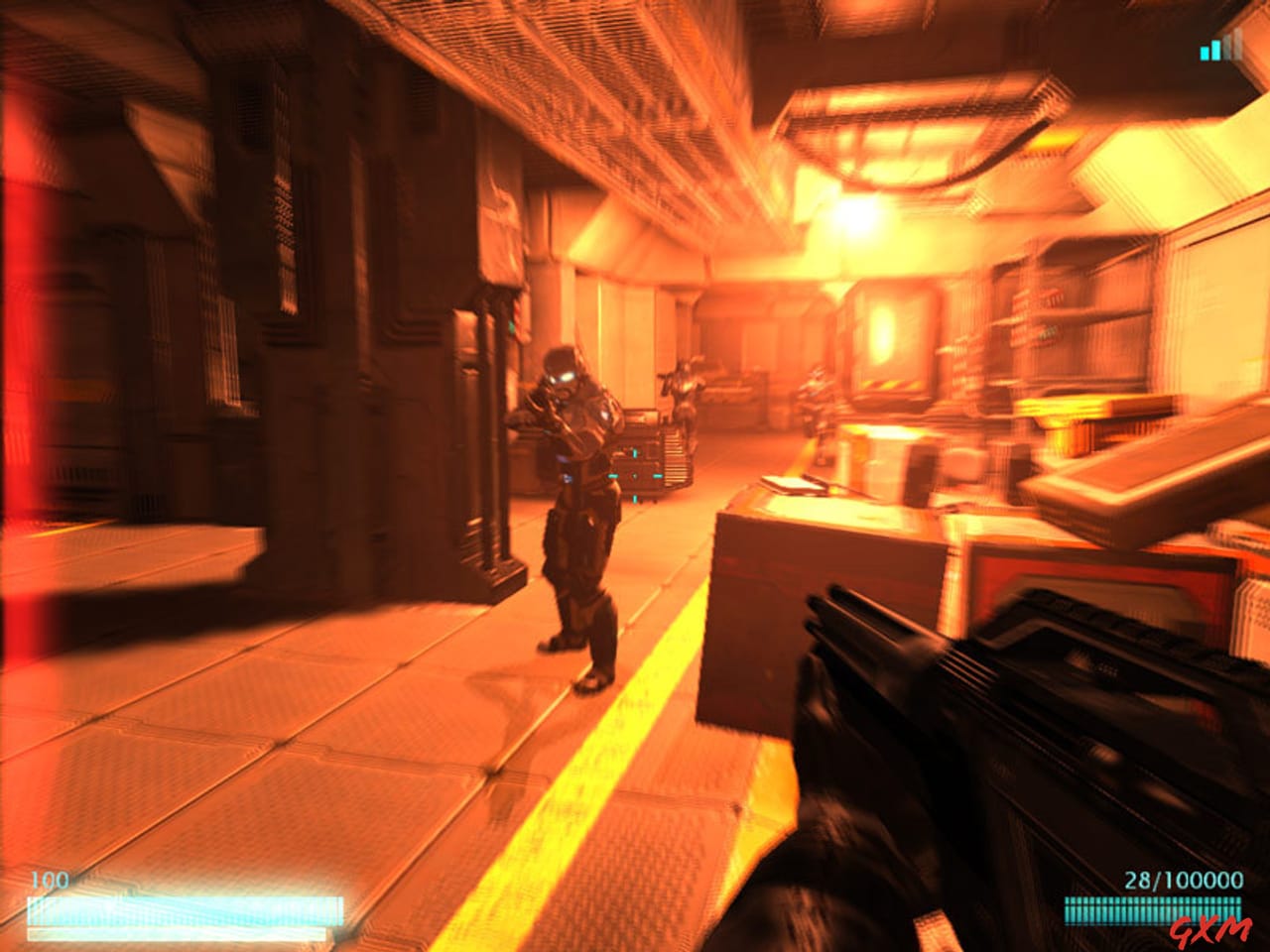The width and height of the screenshot is (1270, 952).
Task: Select the cyan crosshair at screen center
Action: [x=634, y=477]
